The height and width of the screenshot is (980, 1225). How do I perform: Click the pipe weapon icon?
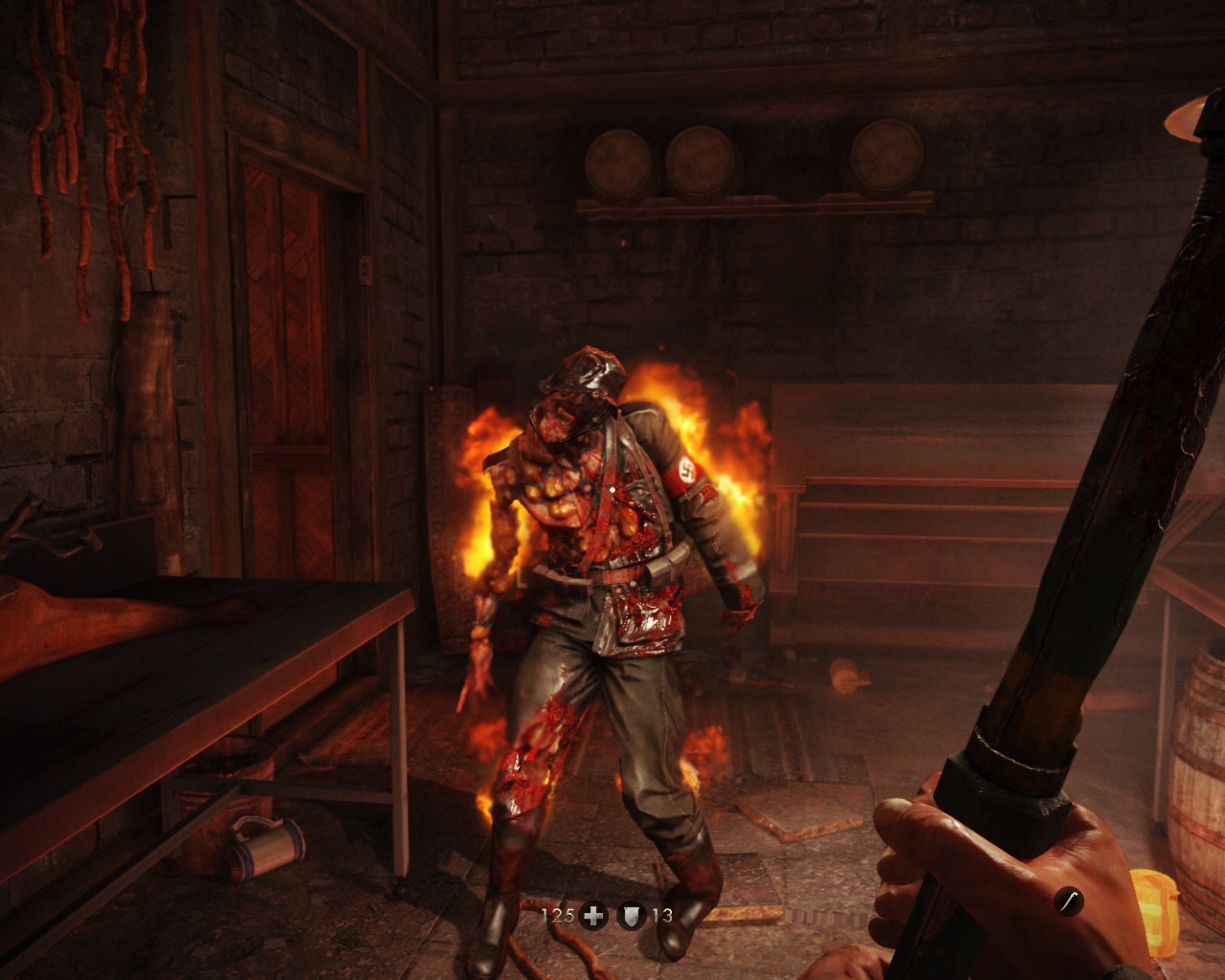[1069, 901]
